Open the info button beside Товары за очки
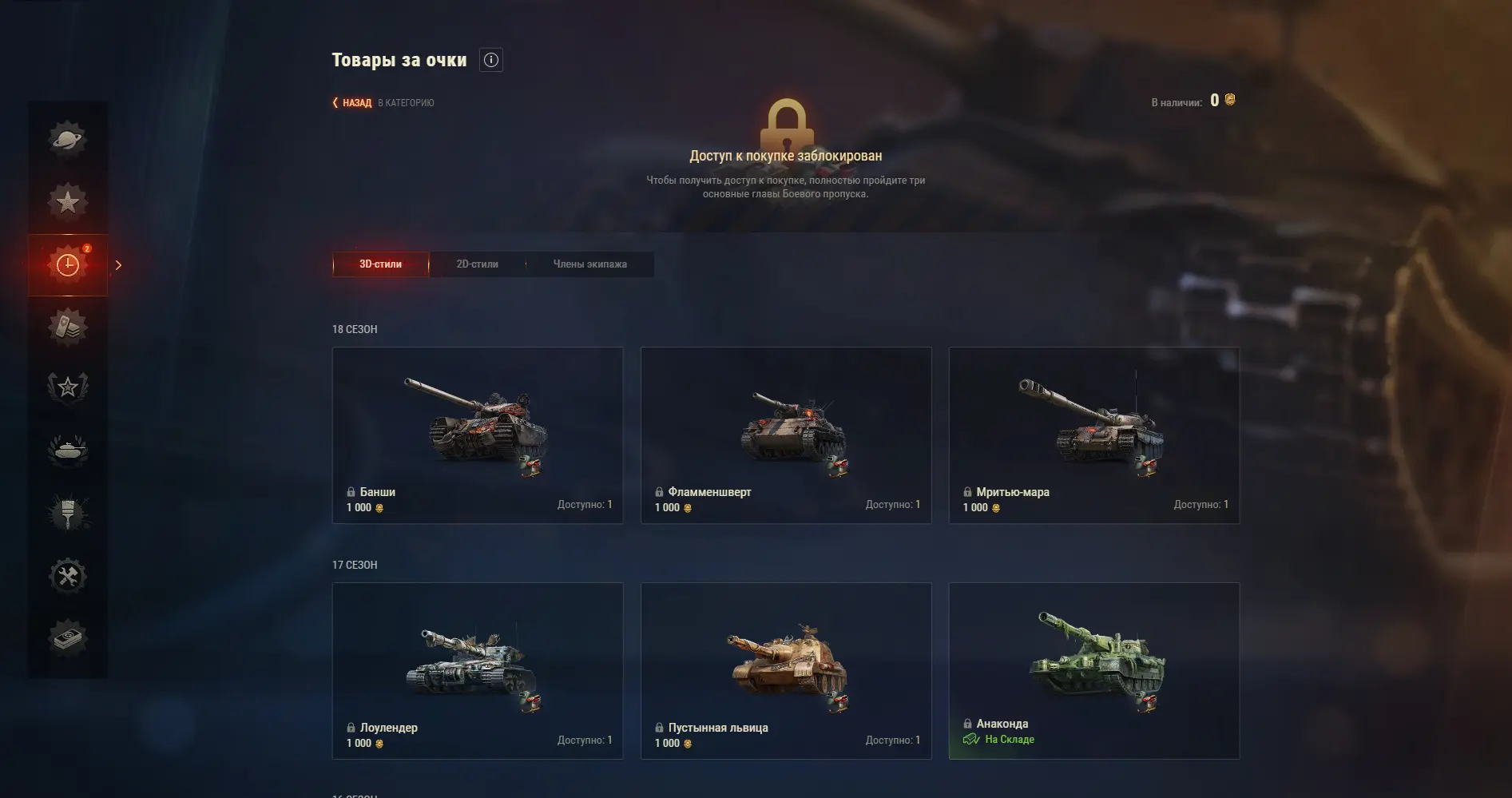Screen dimensions: 1512x798 (491, 60)
